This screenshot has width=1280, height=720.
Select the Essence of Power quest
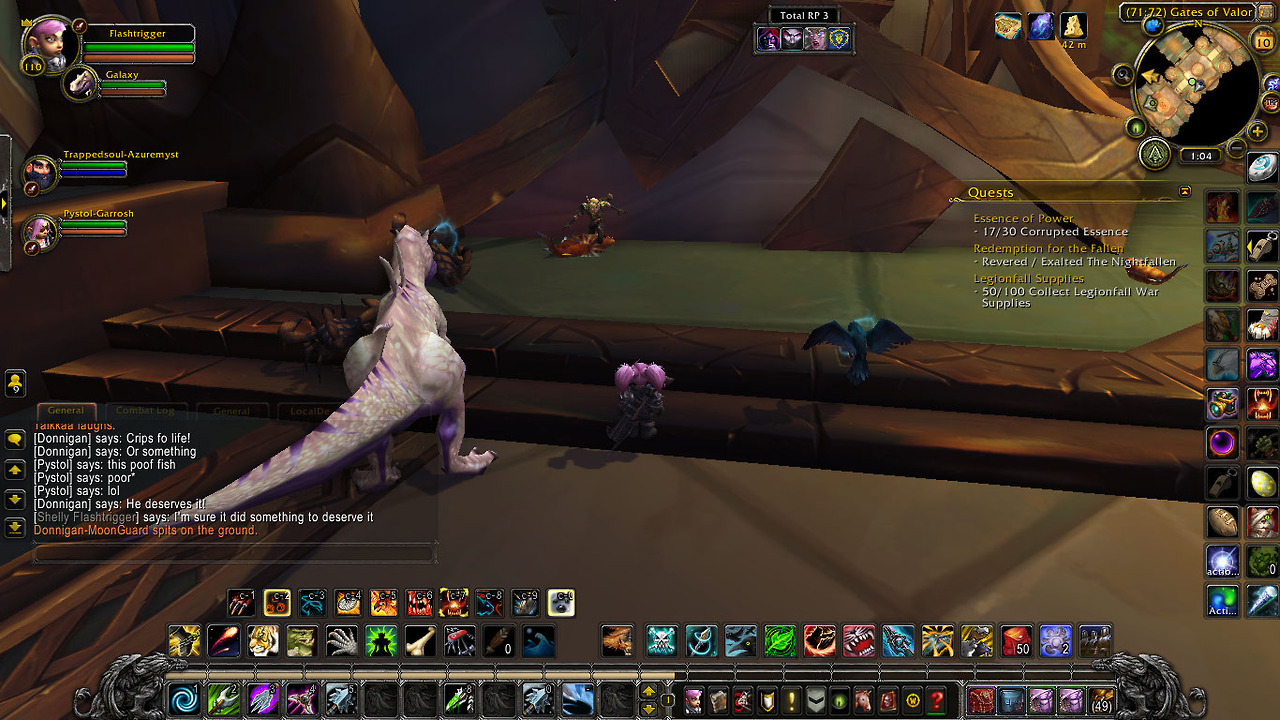(x=1023, y=218)
